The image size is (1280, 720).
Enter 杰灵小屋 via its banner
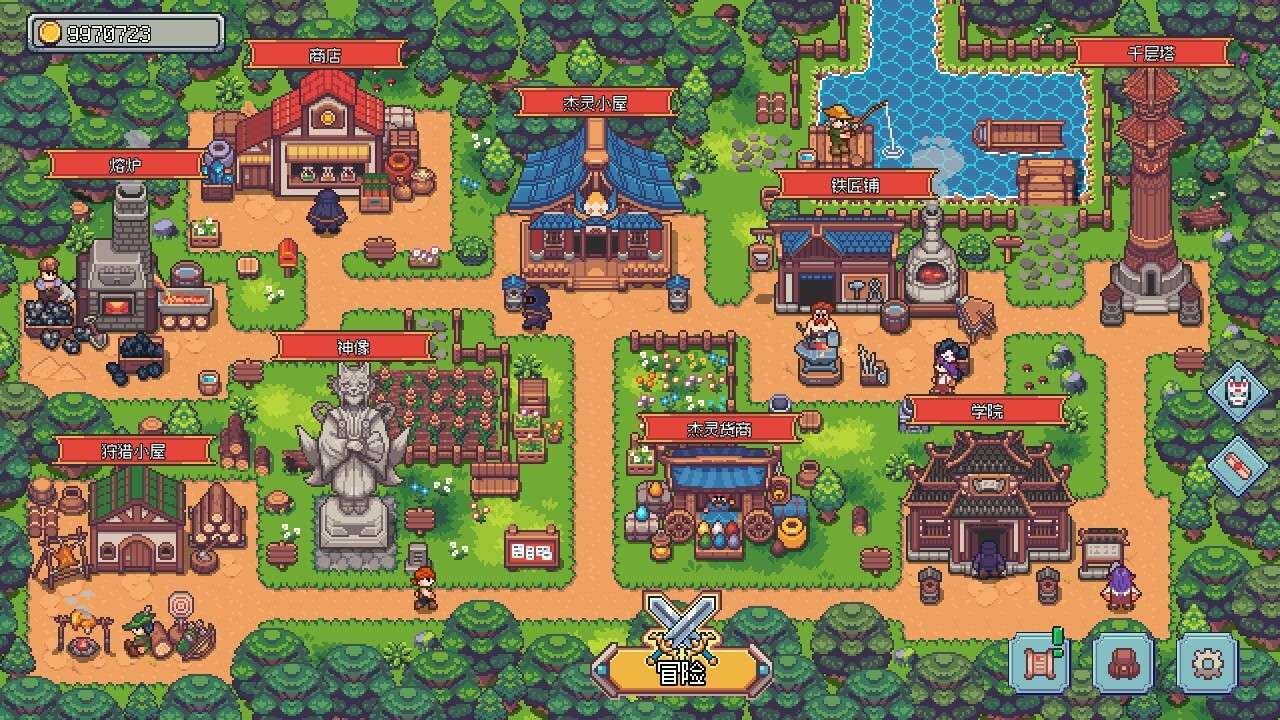coord(597,101)
